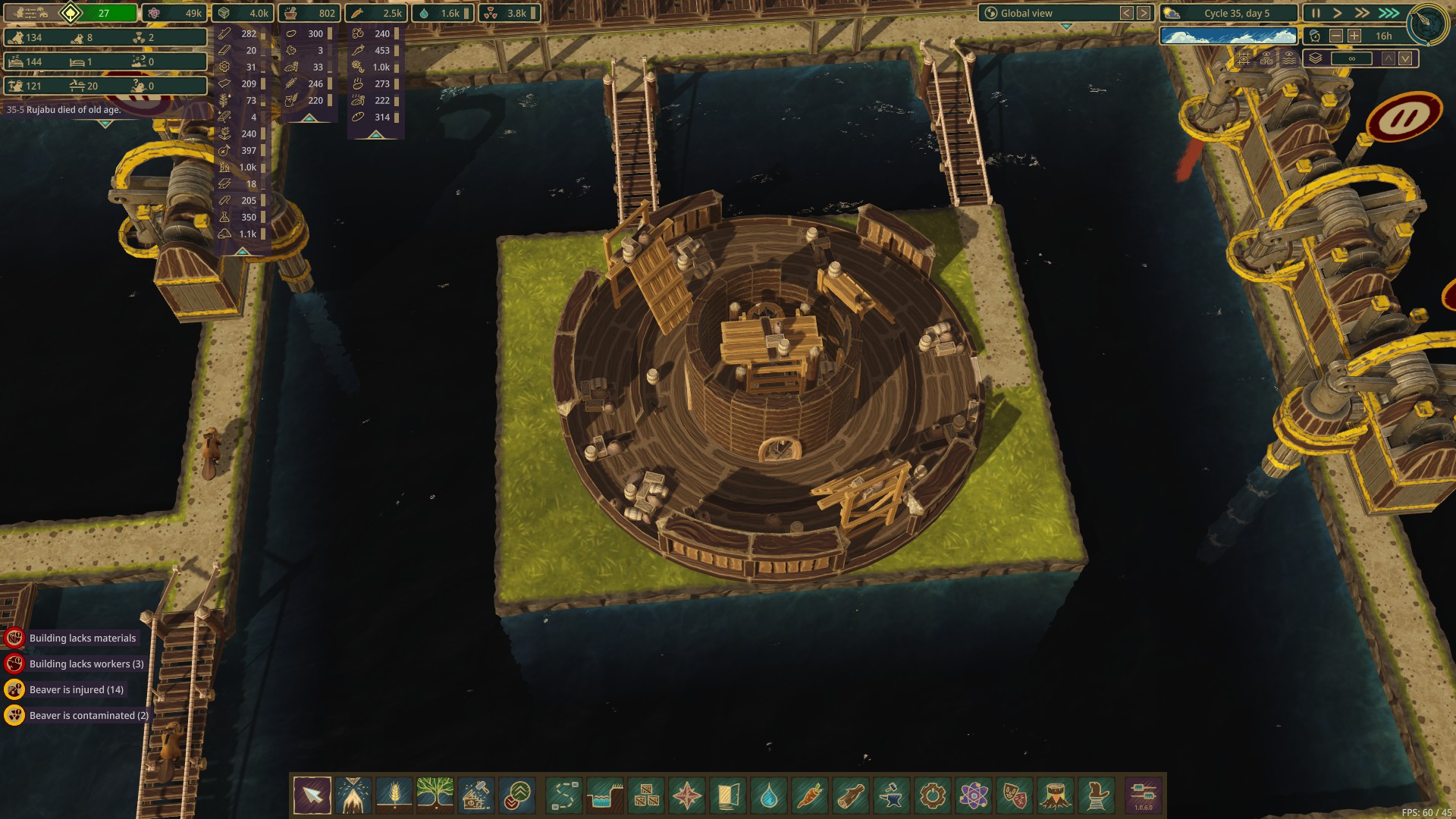Set game to triple fast-forward speed
This screenshot has width=1456, height=819.
coord(1389,13)
